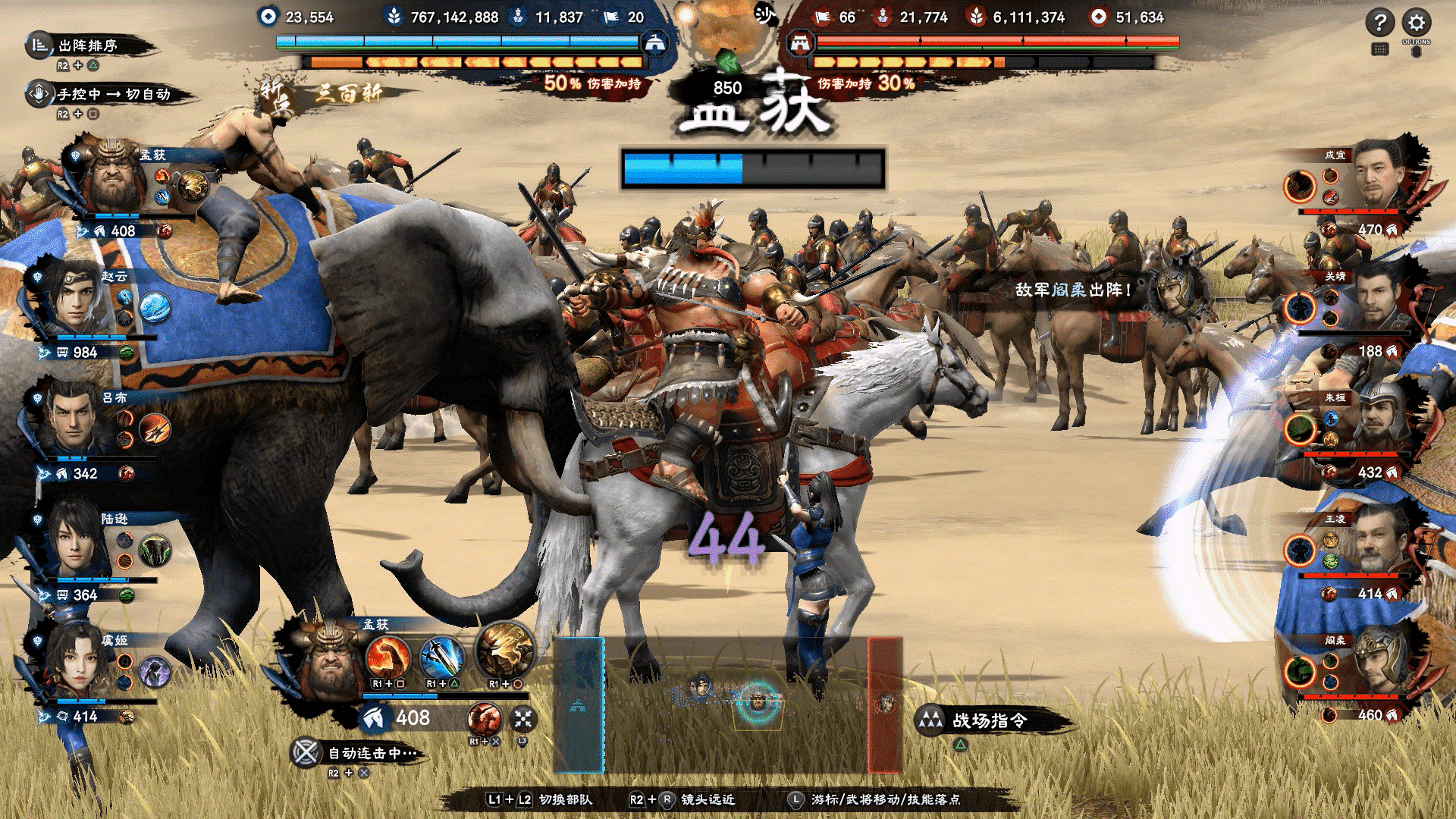Pick general 虞姬 portrait
Viewport: 1456px width, 819px height.
[74, 661]
